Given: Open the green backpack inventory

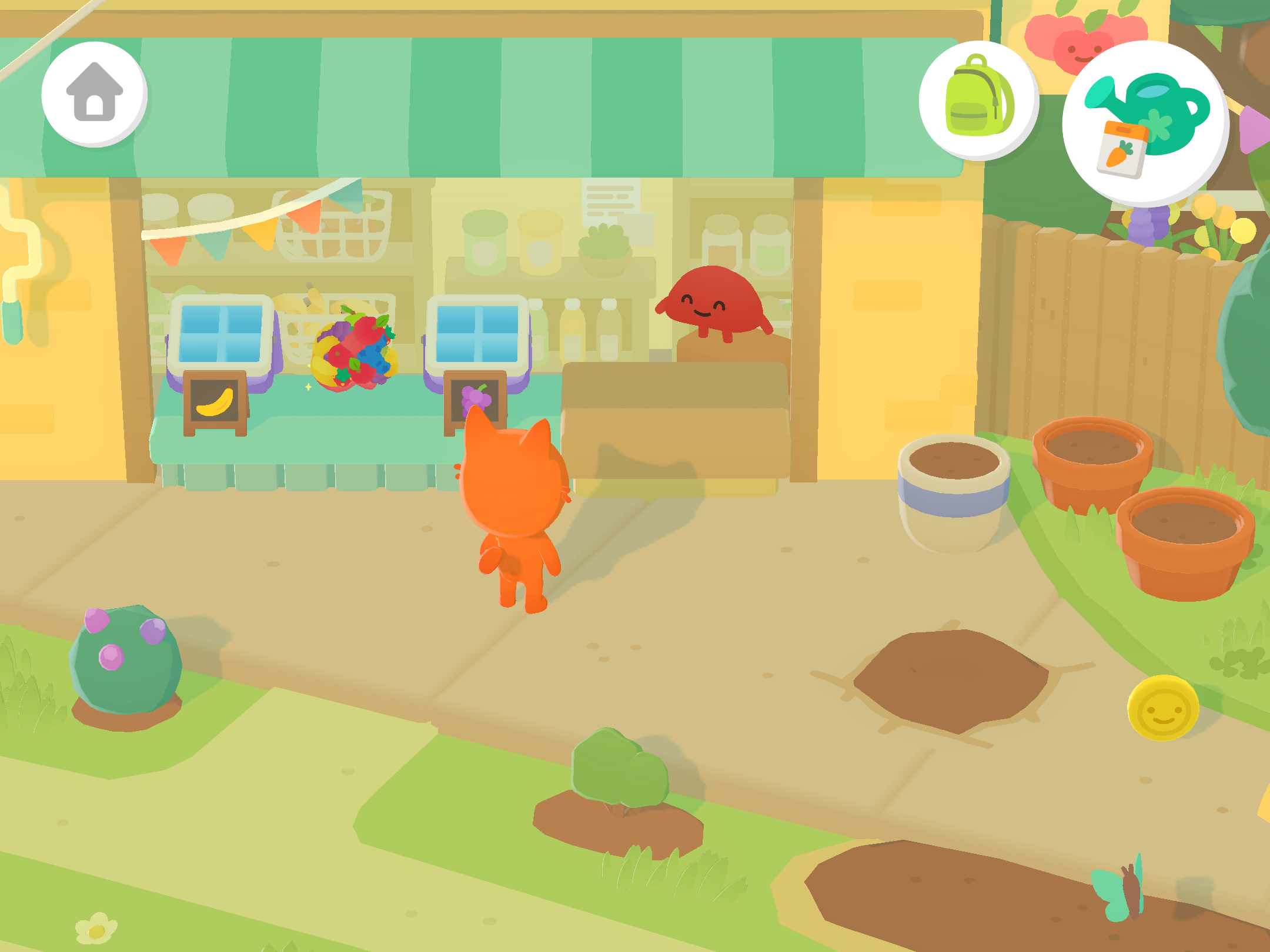Looking at the screenshot, I should click(x=978, y=100).
